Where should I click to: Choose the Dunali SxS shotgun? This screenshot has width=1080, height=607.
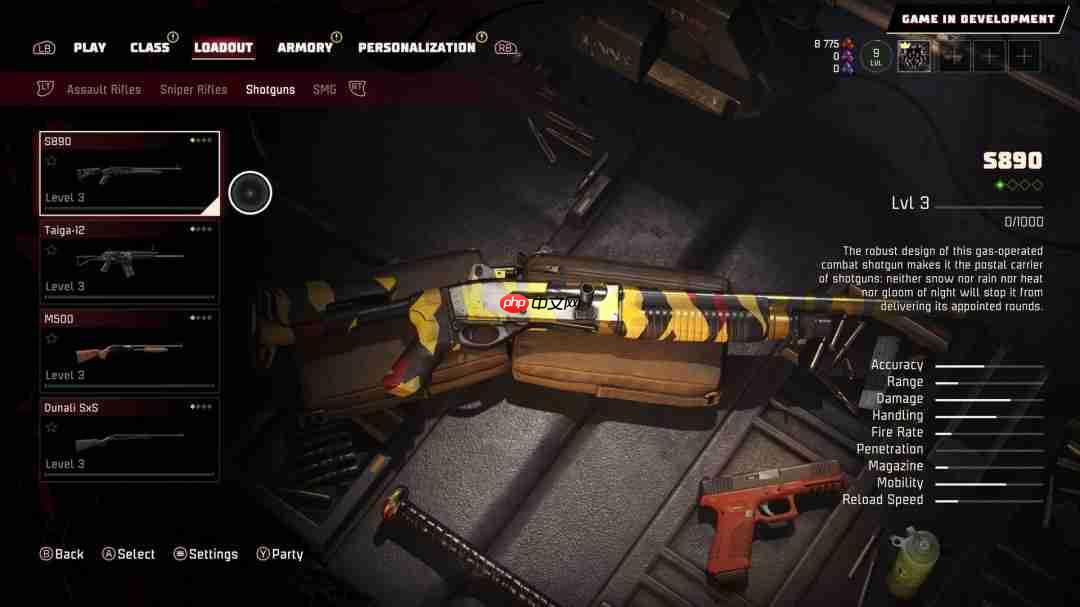pos(130,439)
